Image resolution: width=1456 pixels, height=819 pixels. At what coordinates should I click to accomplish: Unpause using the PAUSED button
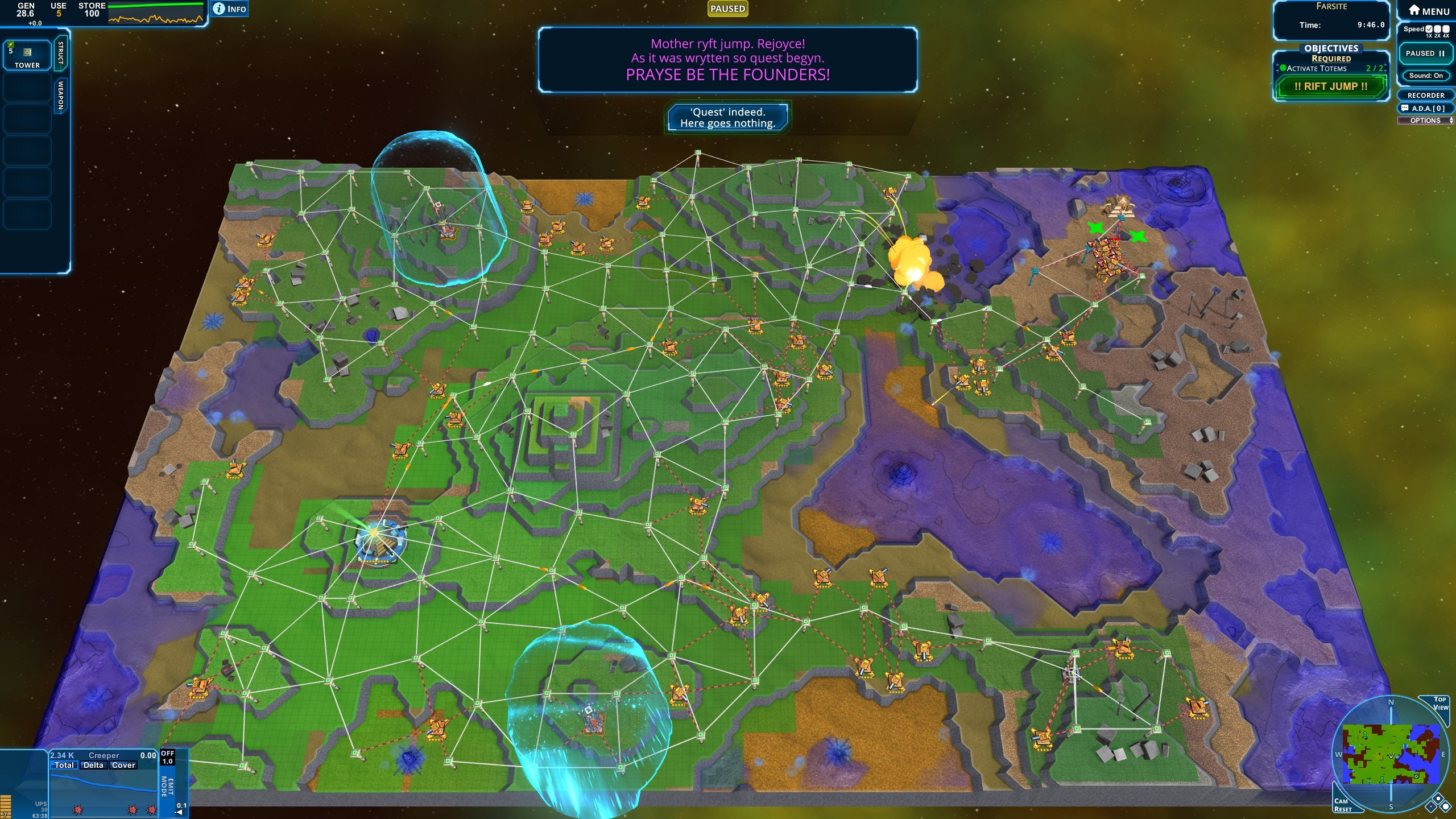point(1425,53)
